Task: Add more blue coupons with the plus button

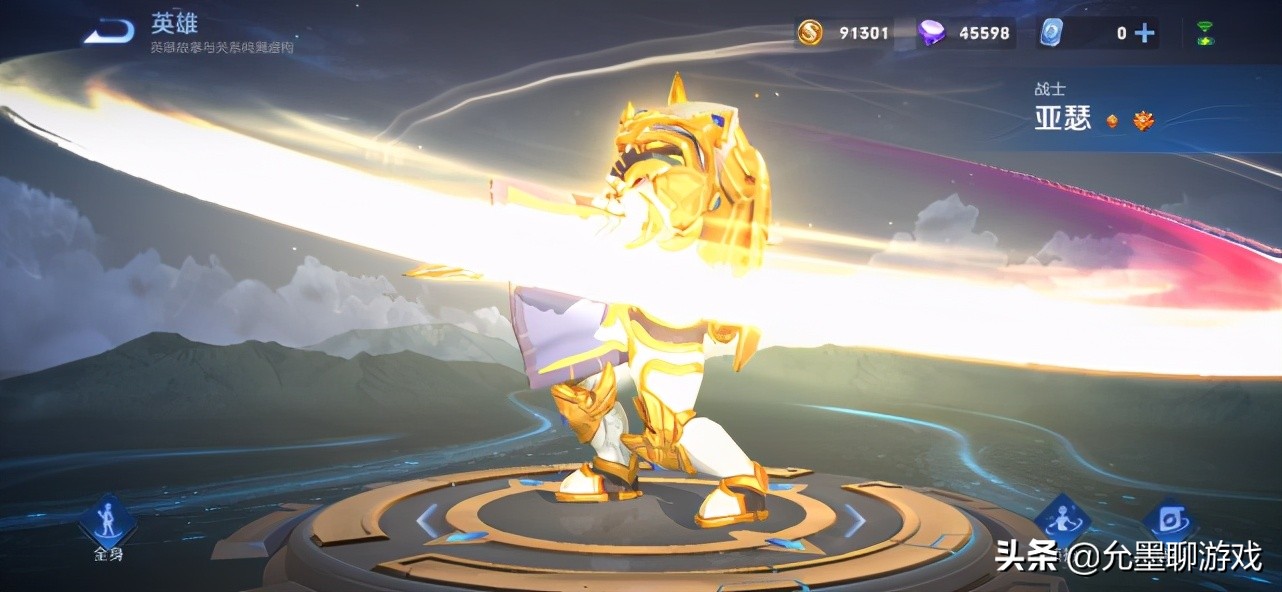Action: 1145,33
